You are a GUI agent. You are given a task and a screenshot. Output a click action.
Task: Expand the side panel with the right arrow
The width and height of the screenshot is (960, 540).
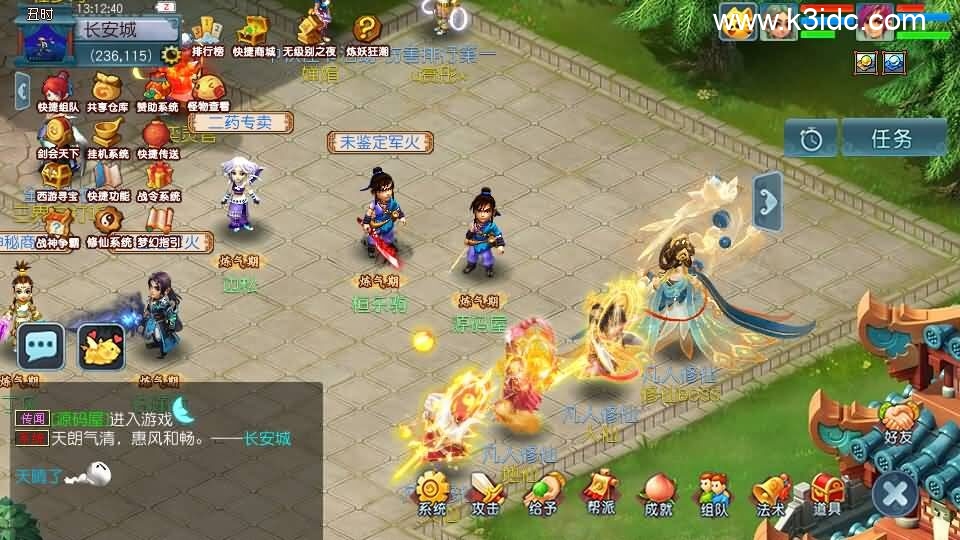coord(768,201)
